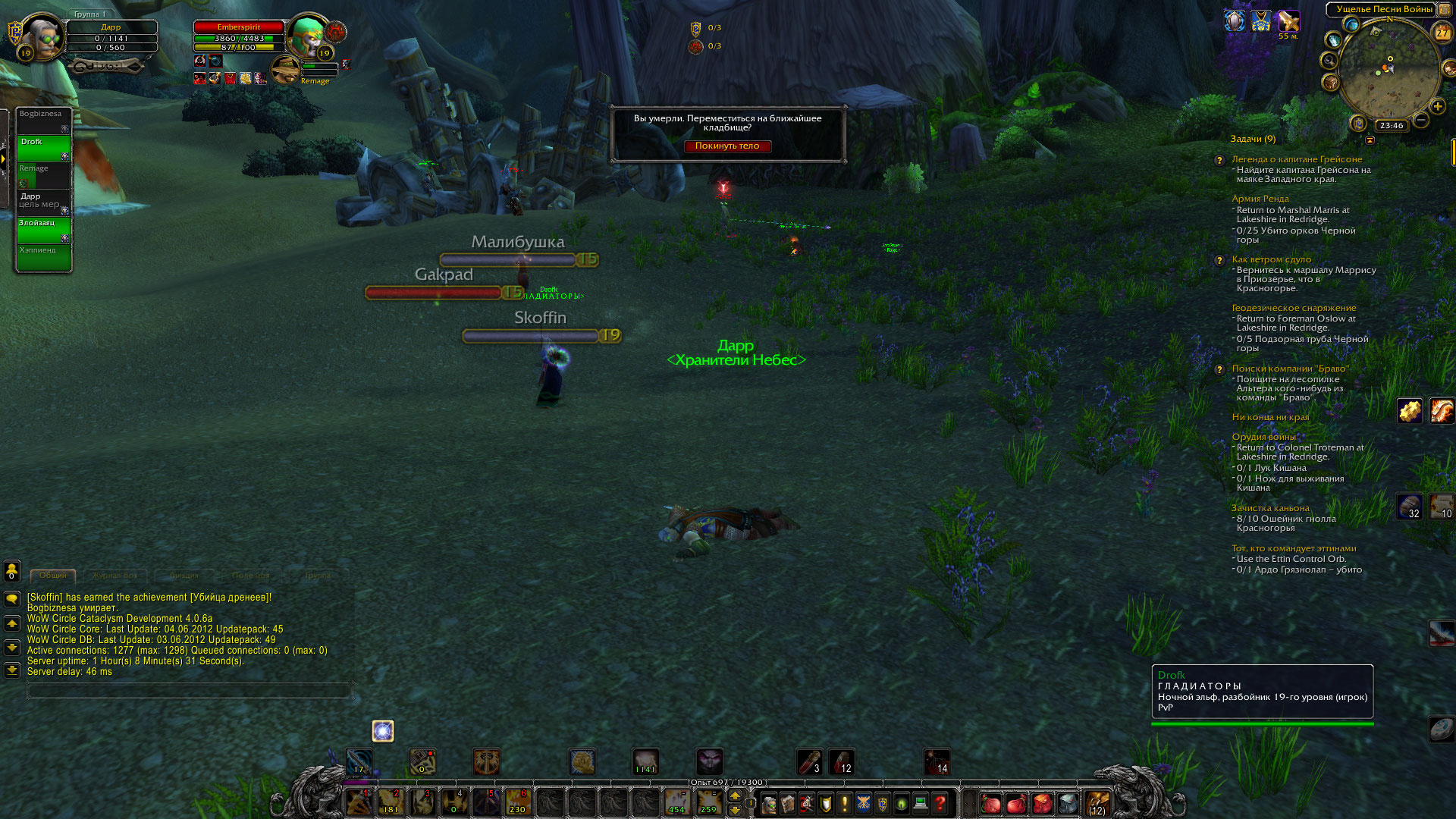Screen dimensions: 1456x819
Task: Open the quest "Армия Ренда" in tracker
Action: pos(1260,199)
